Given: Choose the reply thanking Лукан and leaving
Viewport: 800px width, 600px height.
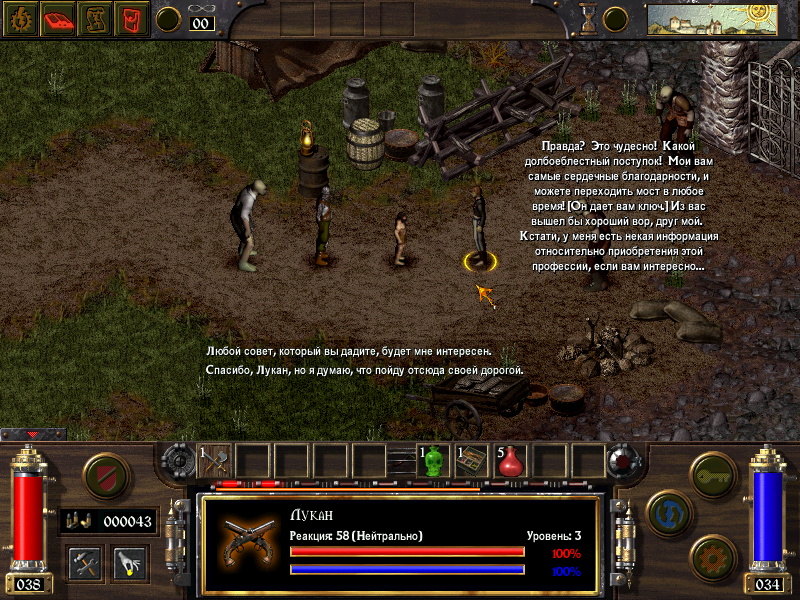Looking at the screenshot, I should click(x=364, y=371).
